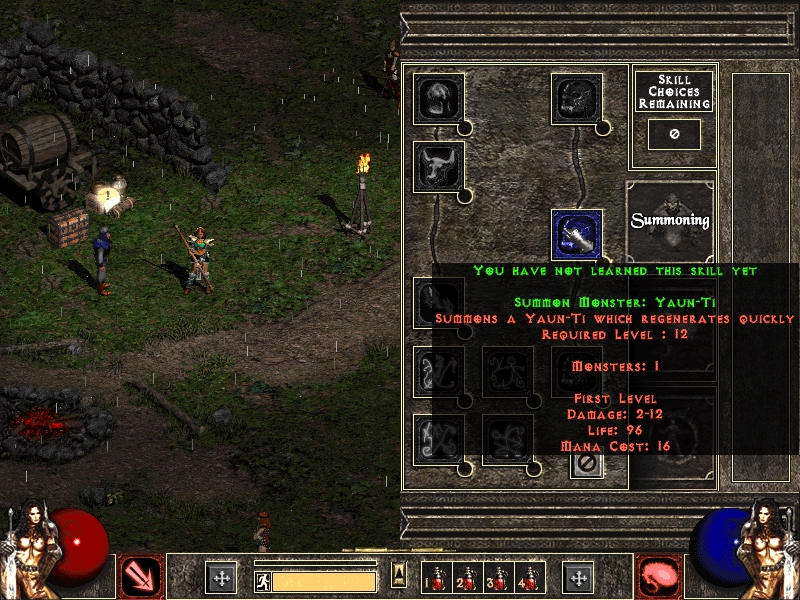Use the potion in belt slot 3
Image resolution: width=800 pixels, height=600 pixels.
(498, 578)
